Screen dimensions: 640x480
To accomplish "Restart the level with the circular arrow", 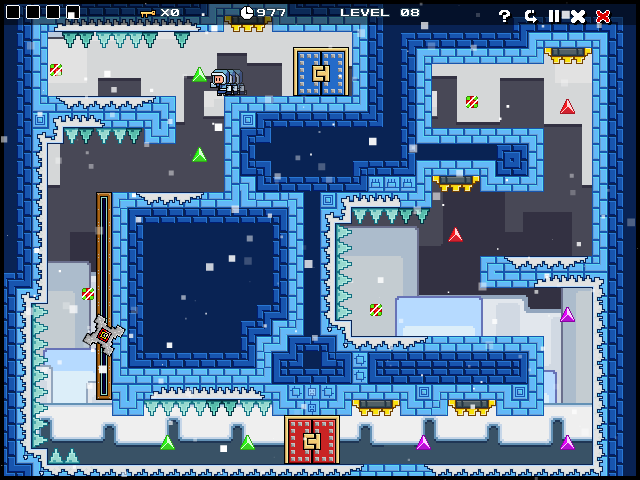I will click(530, 15).
